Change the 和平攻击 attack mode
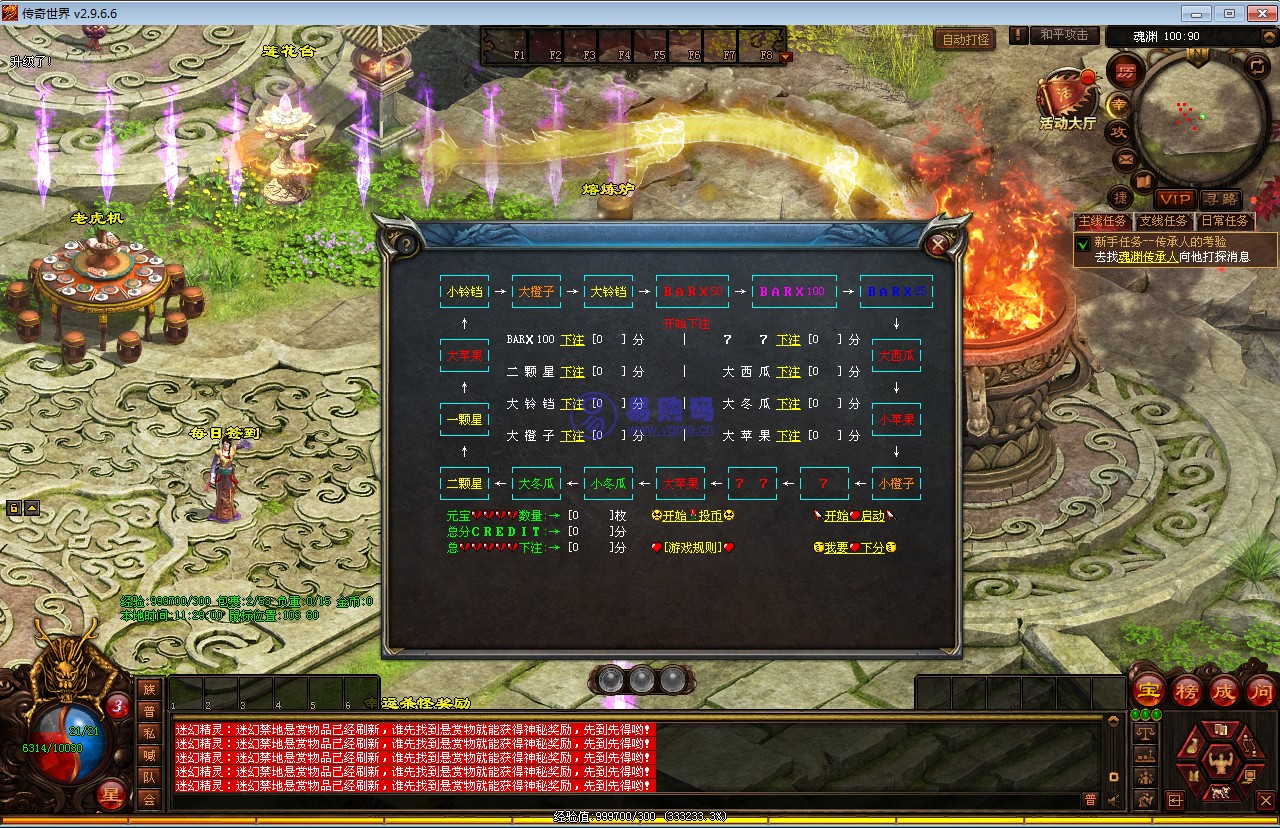This screenshot has height=828, width=1280. tap(1063, 35)
